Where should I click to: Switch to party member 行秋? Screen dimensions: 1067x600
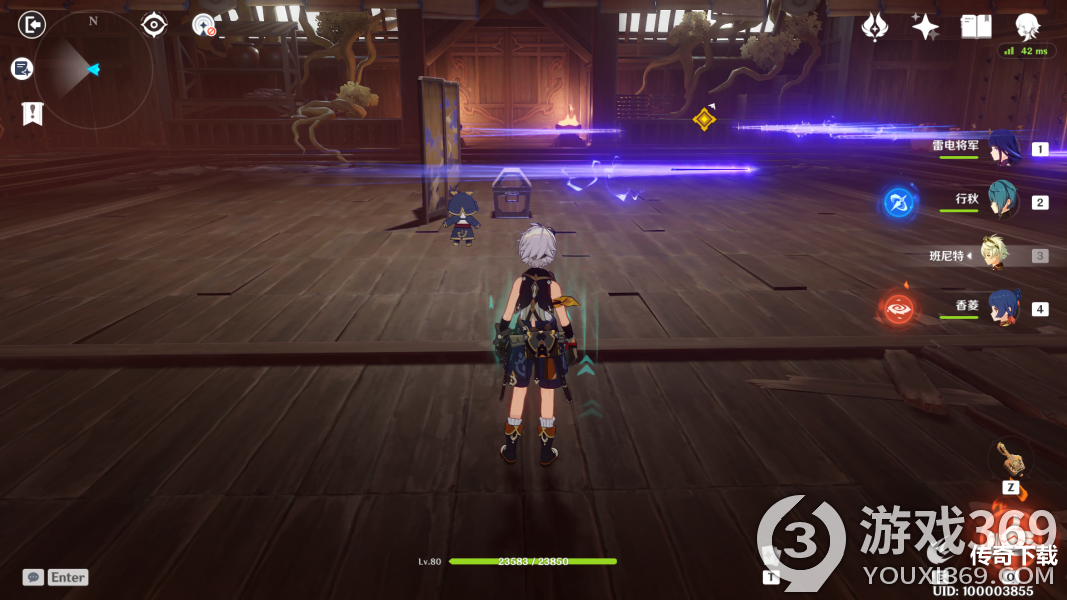(1003, 201)
